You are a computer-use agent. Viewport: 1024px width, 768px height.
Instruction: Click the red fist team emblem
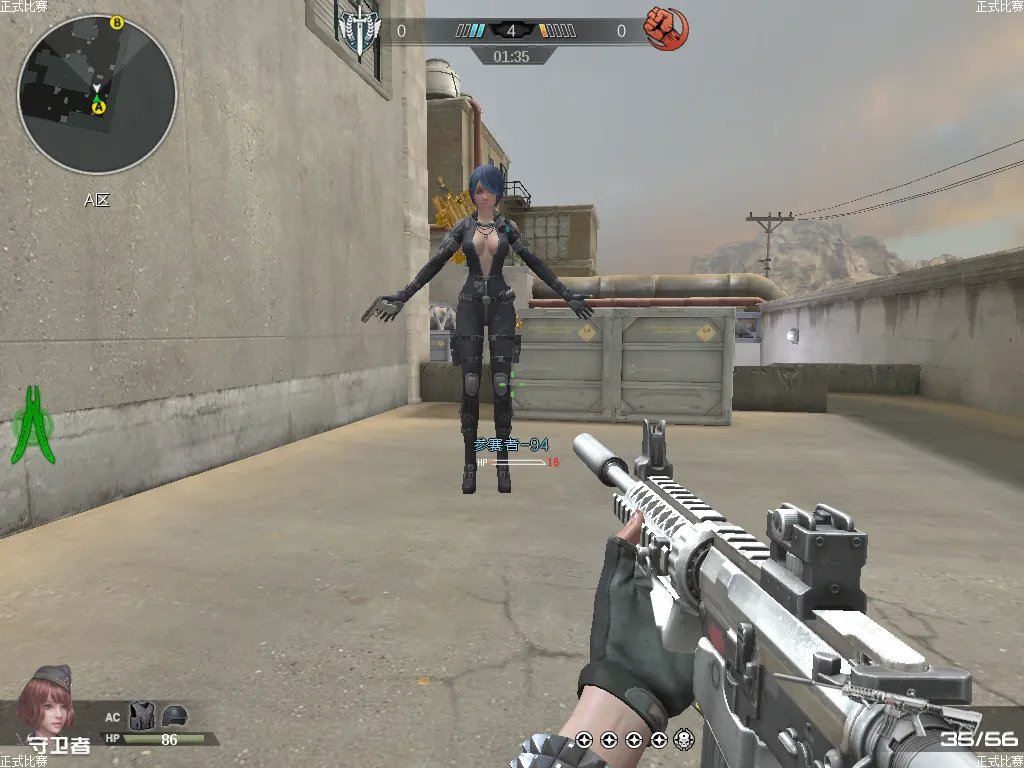[x=660, y=28]
